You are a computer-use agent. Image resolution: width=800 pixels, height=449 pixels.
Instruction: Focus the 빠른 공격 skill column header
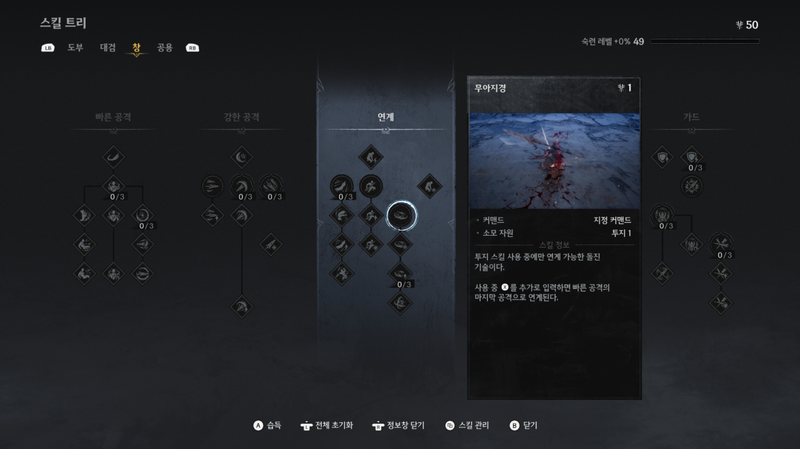113,117
